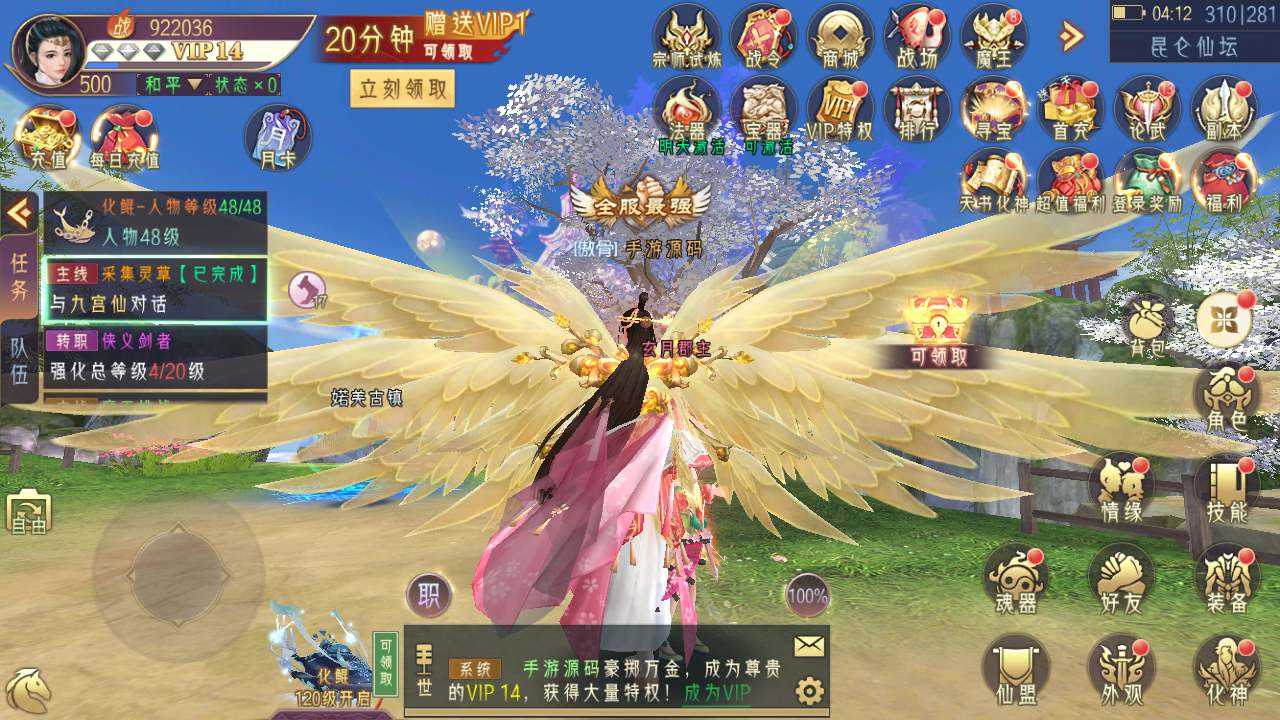Enter the 战场 battlefield menu
Image resolution: width=1280 pixels, height=720 pixels.
pyautogui.click(x=916, y=36)
